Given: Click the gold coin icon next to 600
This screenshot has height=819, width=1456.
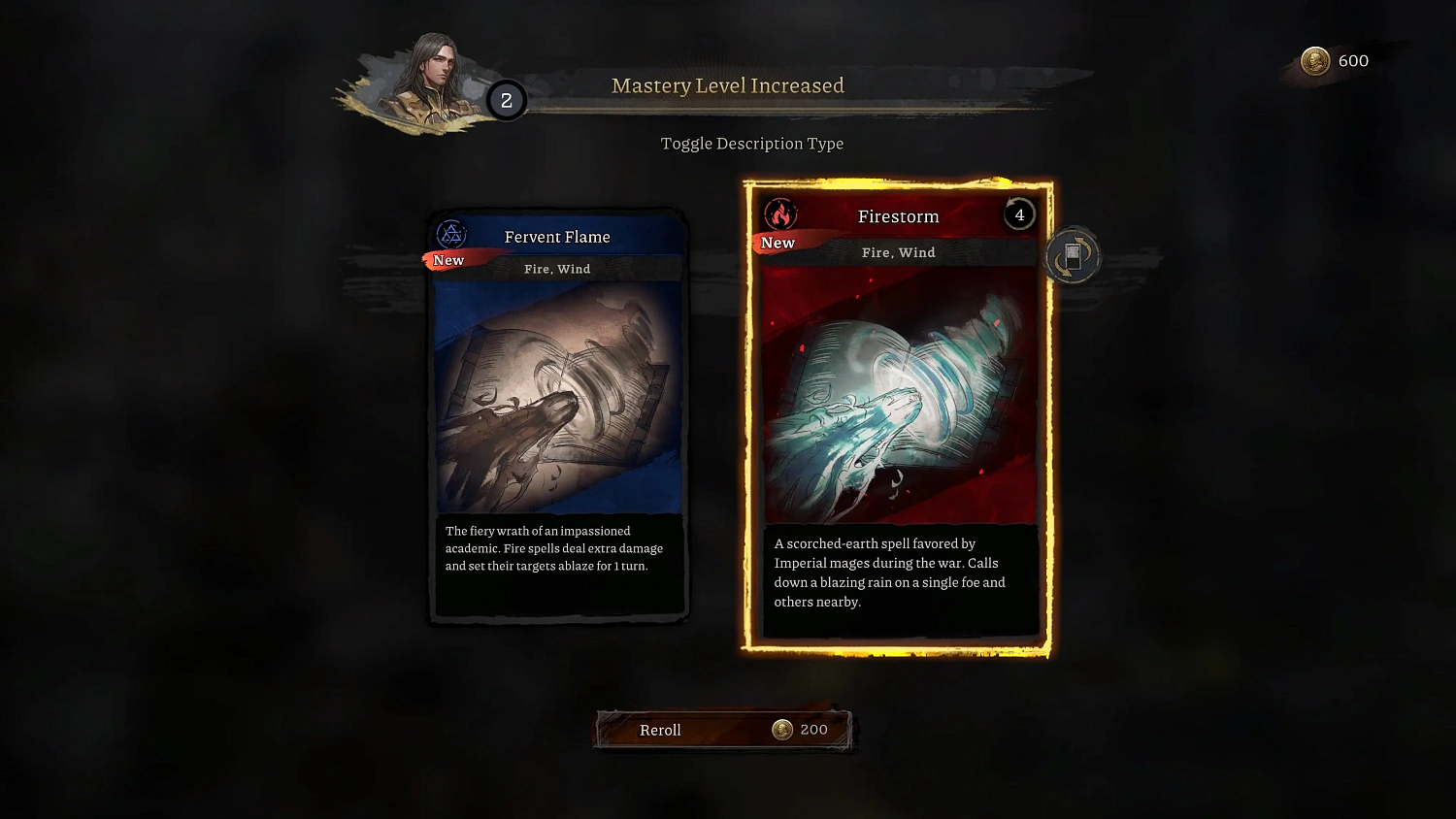Looking at the screenshot, I should (x=1315, y=60).
